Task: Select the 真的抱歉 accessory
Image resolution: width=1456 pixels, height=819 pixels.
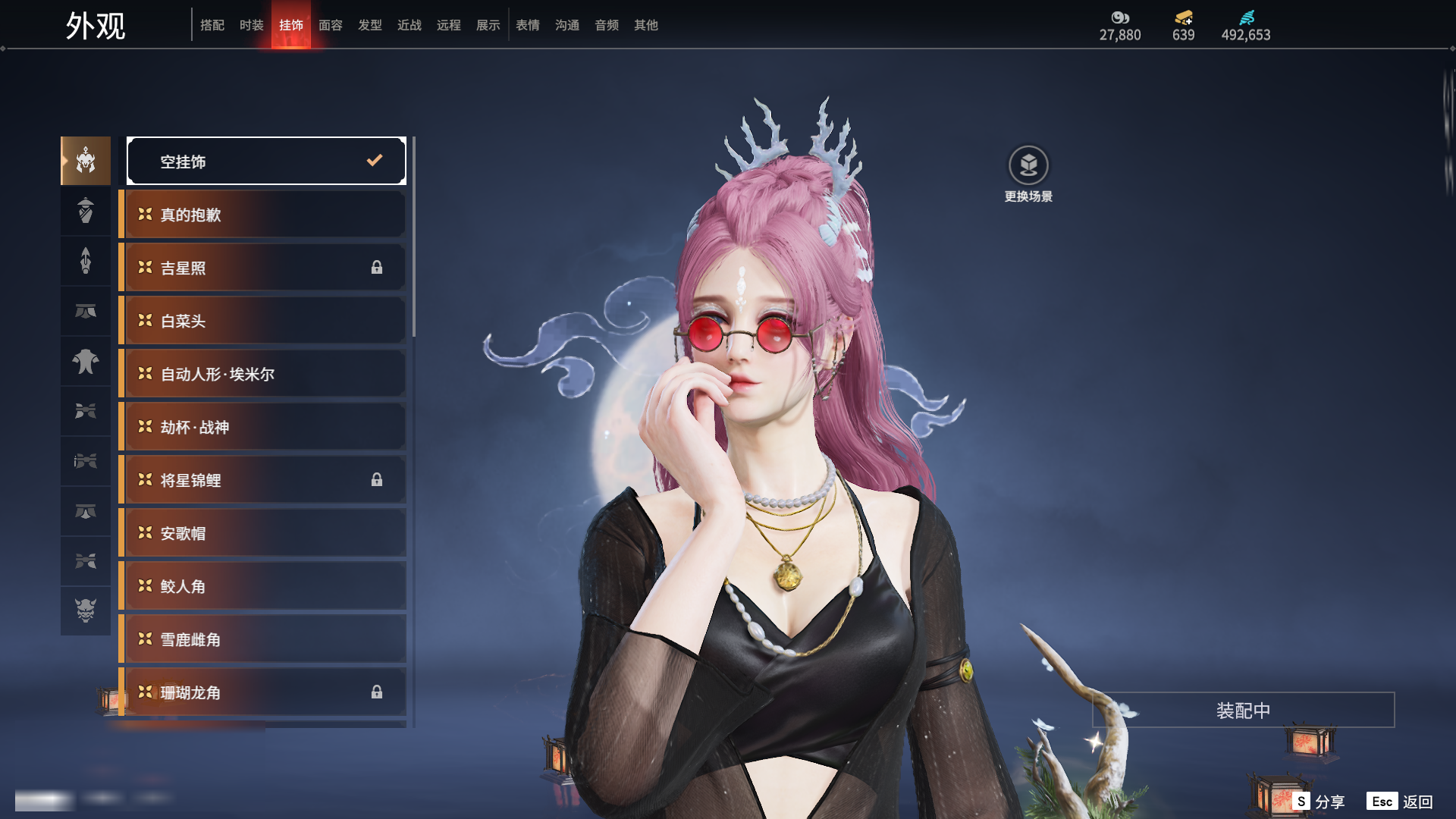Action: pos(262,215)
